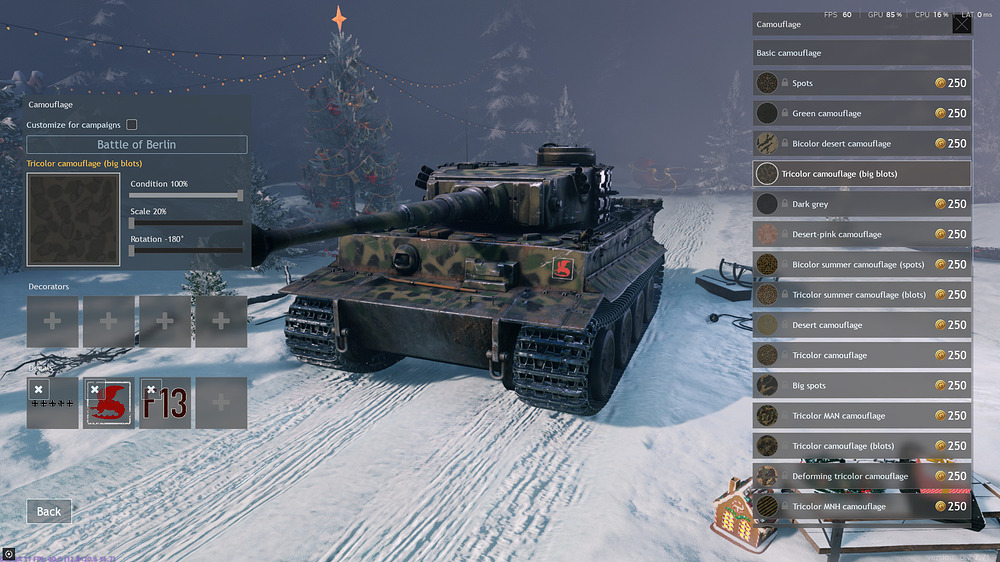Toggle Customize for campaigns checkbox
This screenshot has height=562, width=1000.
coord(132,125)
